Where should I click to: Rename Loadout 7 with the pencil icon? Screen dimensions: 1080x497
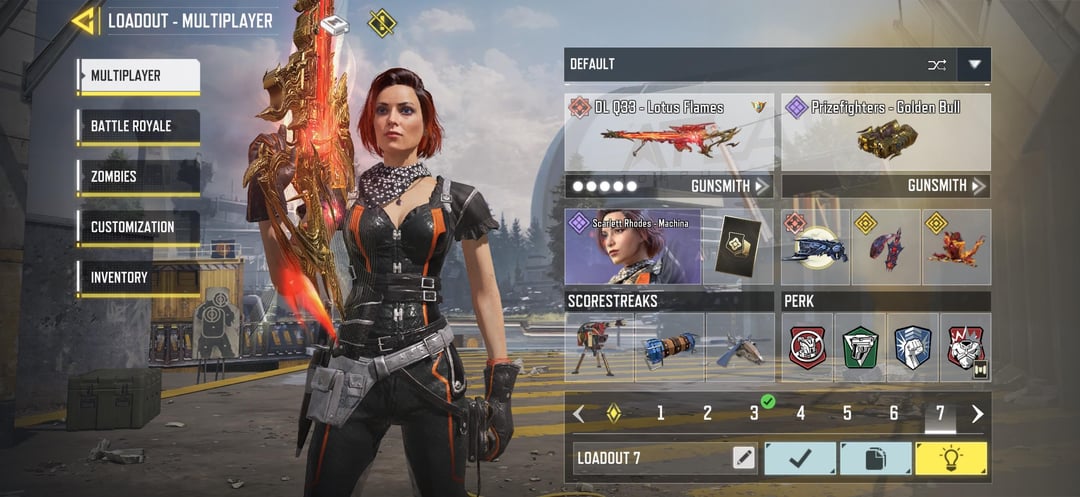pyautogui.click(x=743, y=458)
